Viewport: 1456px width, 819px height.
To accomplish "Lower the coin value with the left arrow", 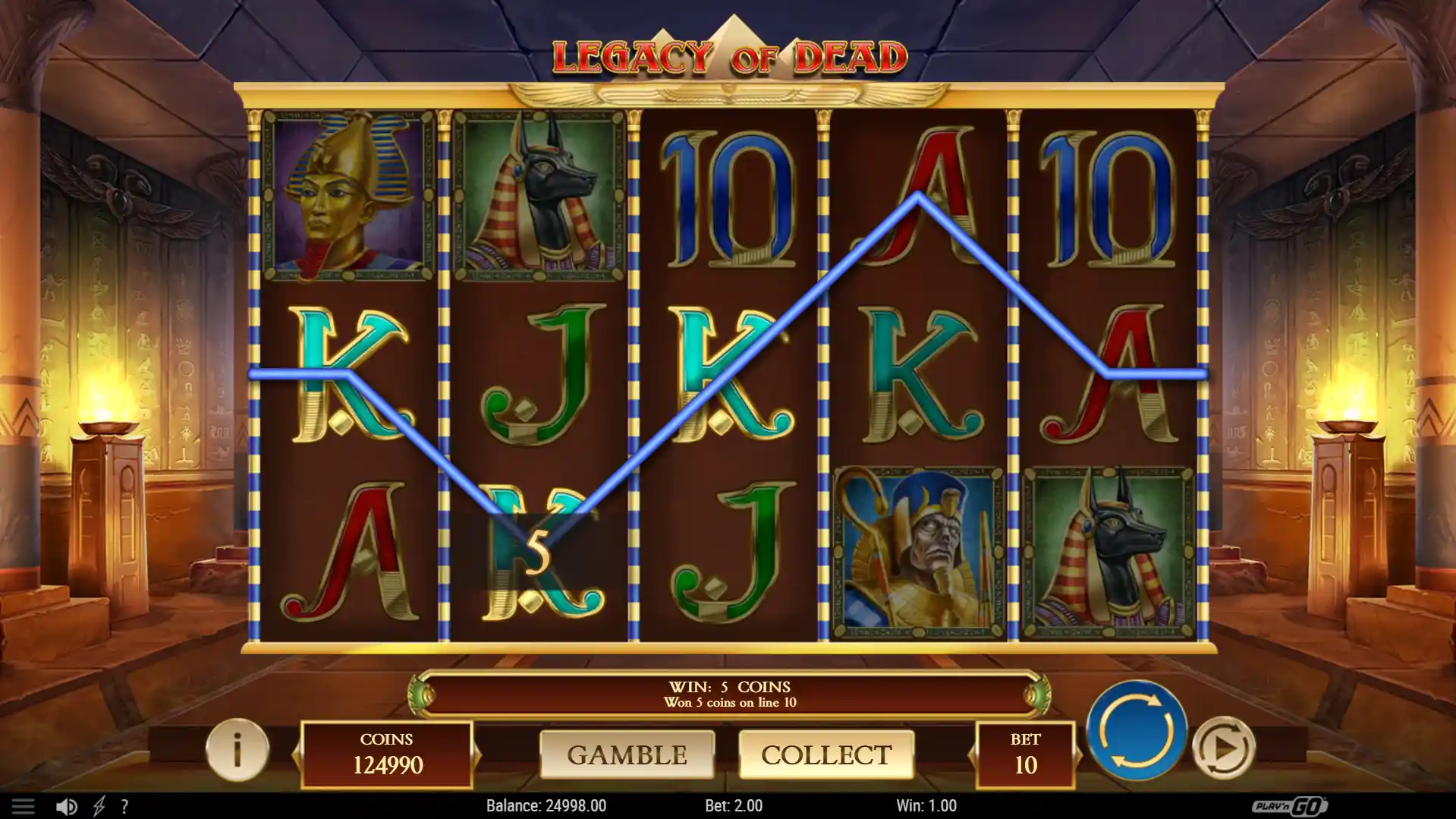I will tap(297, 754).
